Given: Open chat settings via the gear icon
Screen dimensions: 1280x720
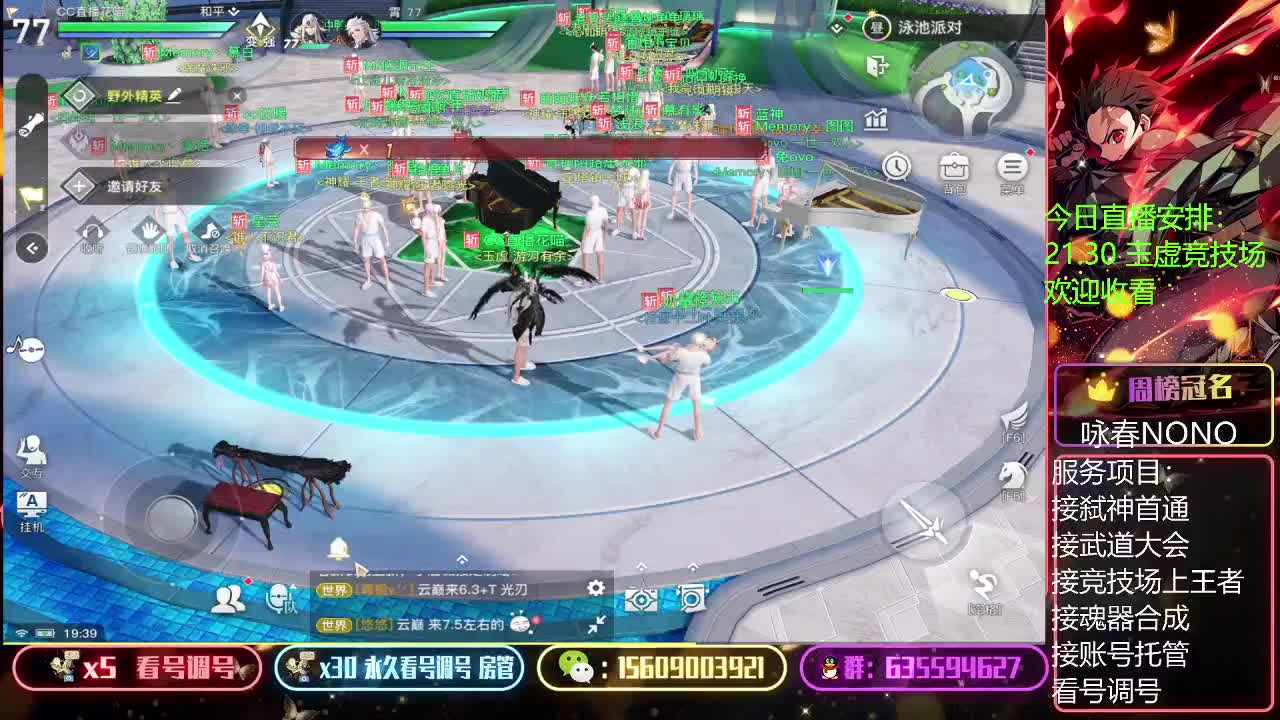Looking at the screenshot, I should [596, 589].
